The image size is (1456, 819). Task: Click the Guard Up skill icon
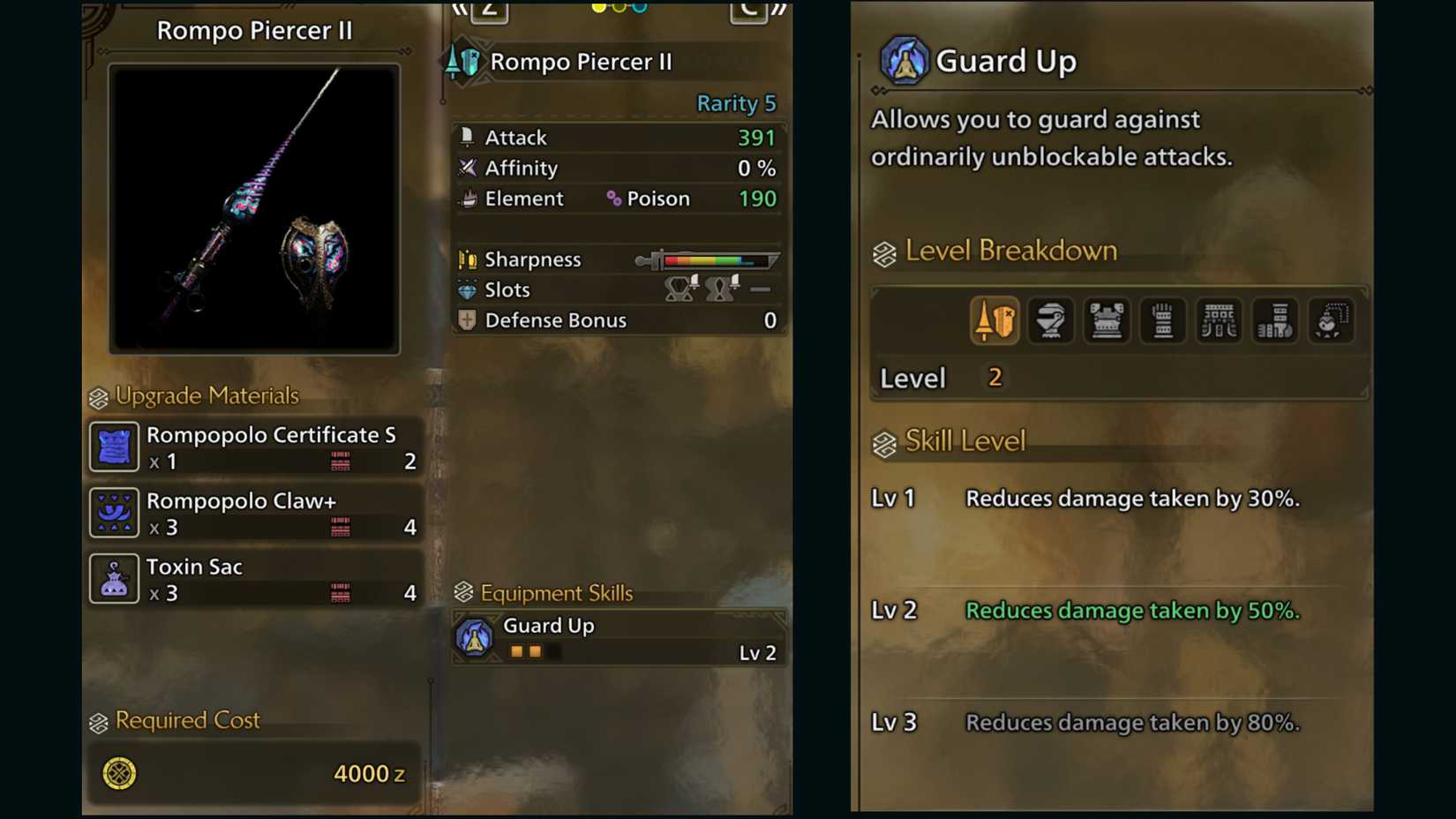pos(904,60)
